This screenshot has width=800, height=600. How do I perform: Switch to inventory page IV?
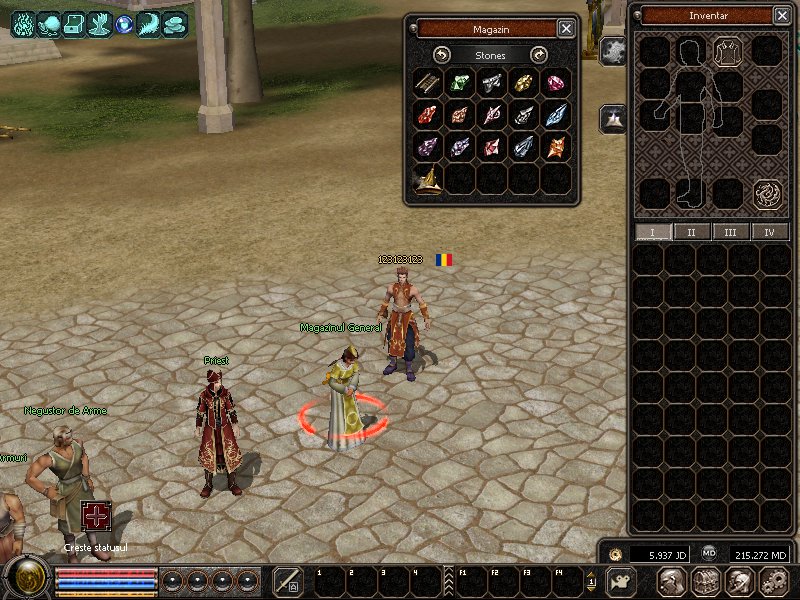click(x=769, y=232)
